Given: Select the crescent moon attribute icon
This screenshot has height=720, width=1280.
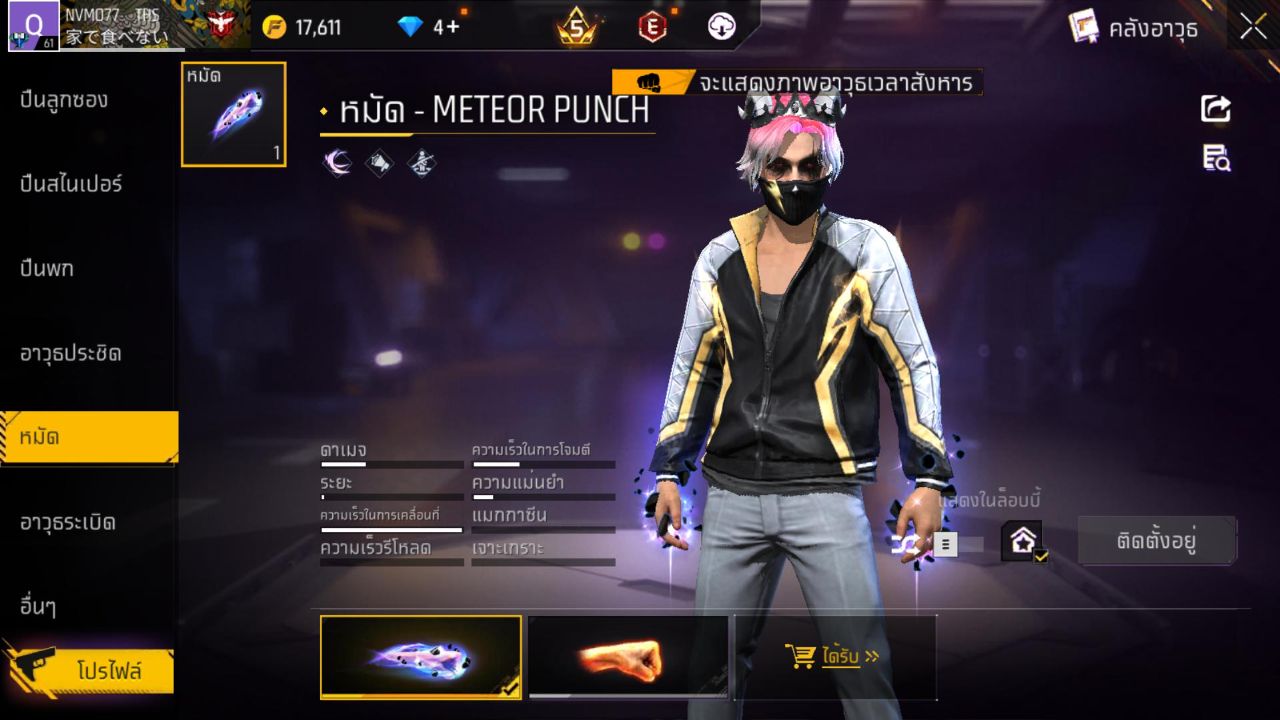Looking at the screenshot, I should click(337, 162).
